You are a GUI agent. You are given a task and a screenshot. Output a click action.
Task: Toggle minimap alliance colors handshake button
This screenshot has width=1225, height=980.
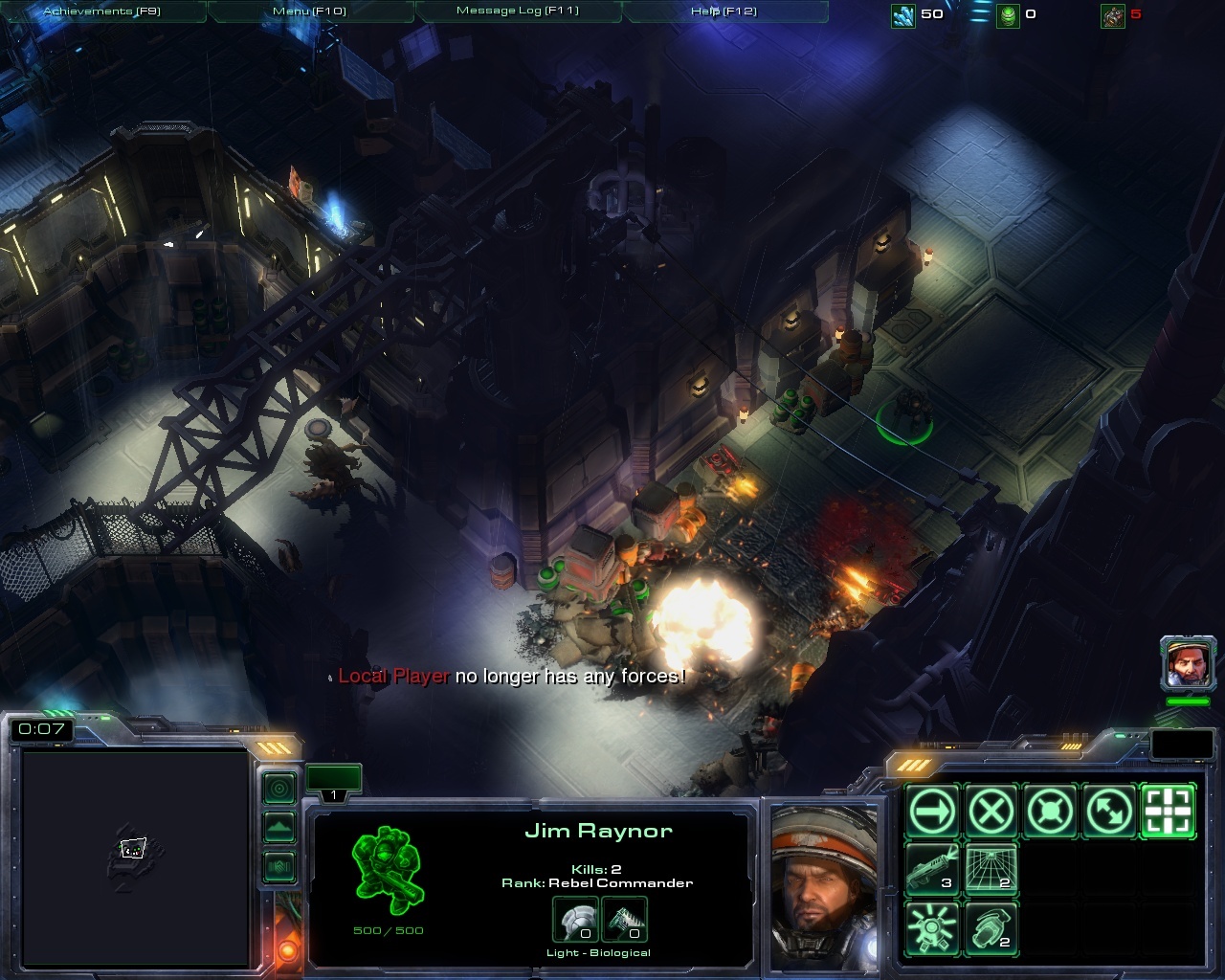coord(279,866)
